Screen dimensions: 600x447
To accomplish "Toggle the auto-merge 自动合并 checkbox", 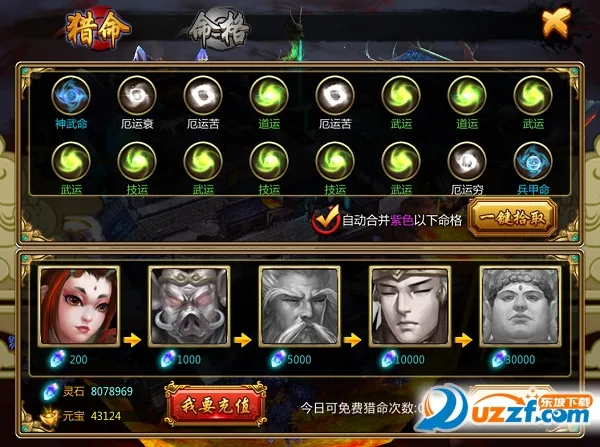I will click(x=324, y=220).
